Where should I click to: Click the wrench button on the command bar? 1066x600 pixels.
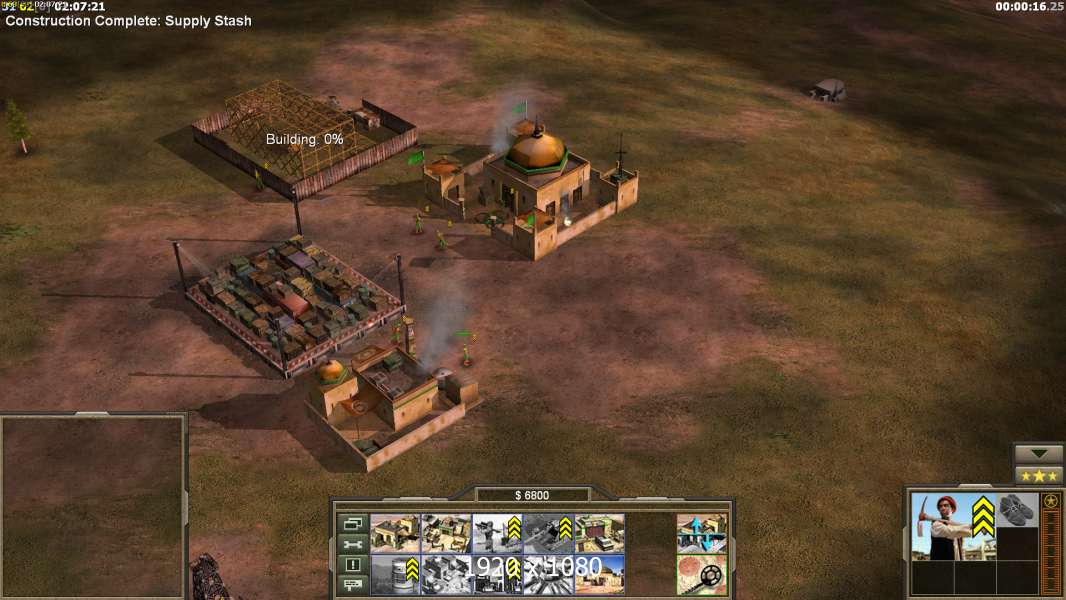coord(353,544)
